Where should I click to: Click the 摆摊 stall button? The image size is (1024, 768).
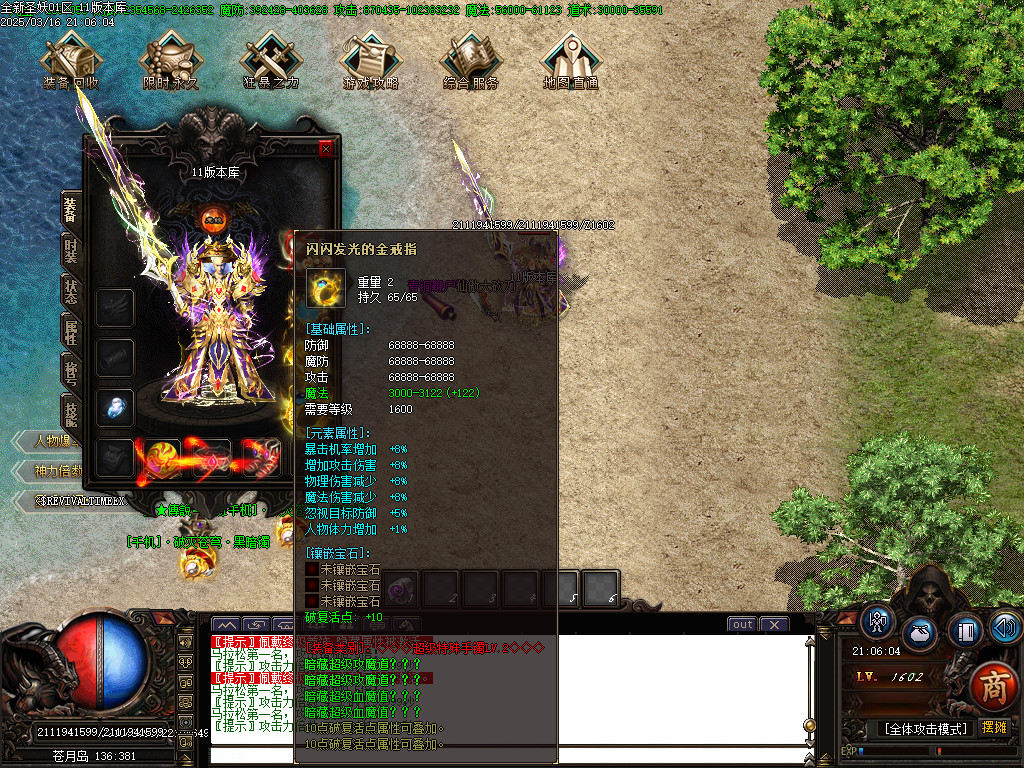click(994, 728)
